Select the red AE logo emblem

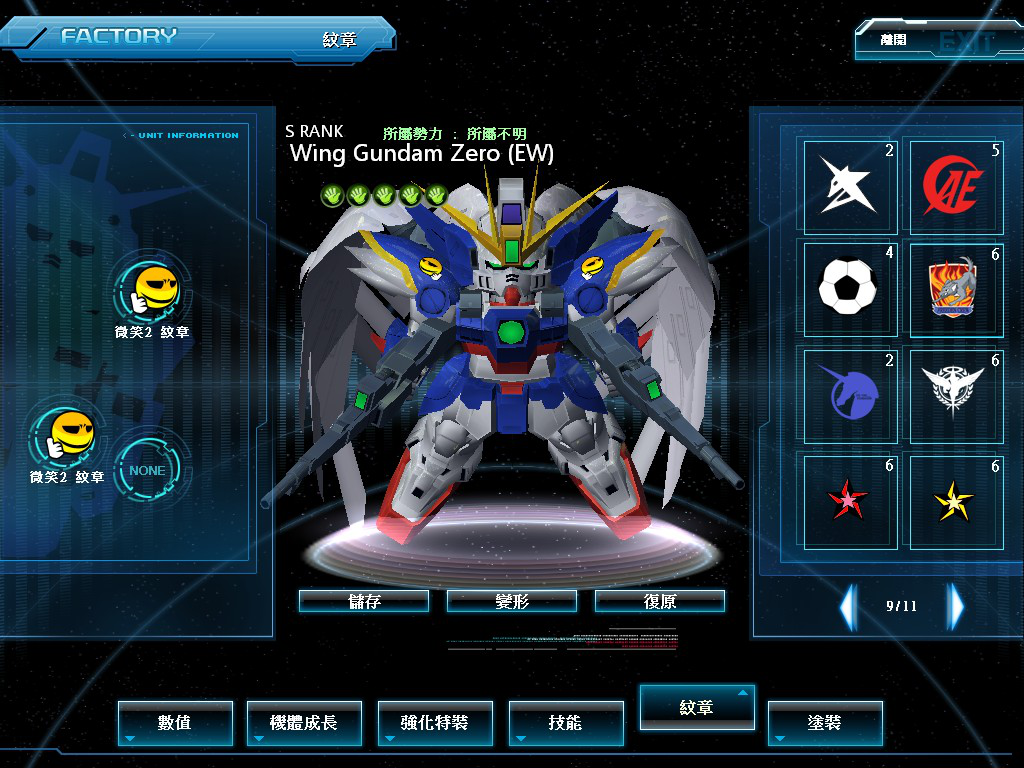pos(955,186)
